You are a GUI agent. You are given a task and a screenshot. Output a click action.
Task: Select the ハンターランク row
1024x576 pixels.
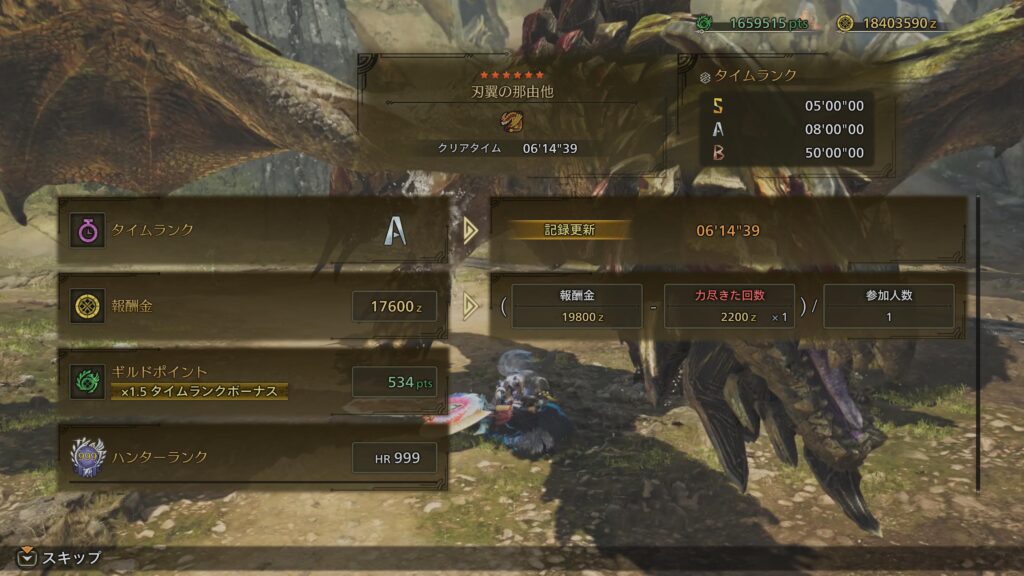click(252, 457)
